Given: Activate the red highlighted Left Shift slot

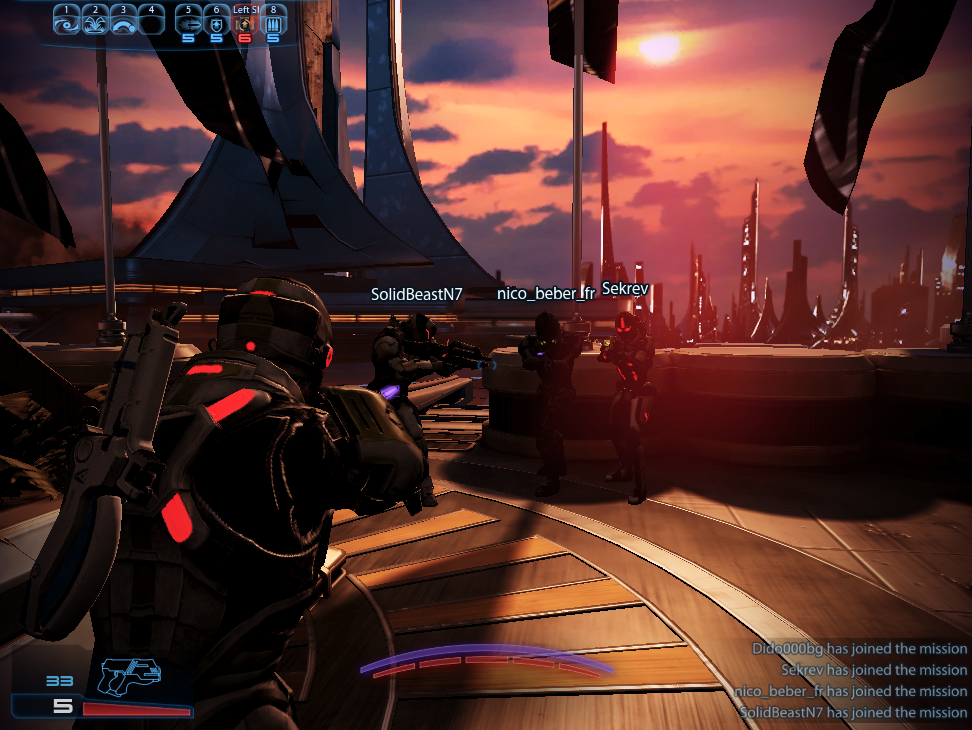Looking at the screenshot, I should [x=245, y=22].
